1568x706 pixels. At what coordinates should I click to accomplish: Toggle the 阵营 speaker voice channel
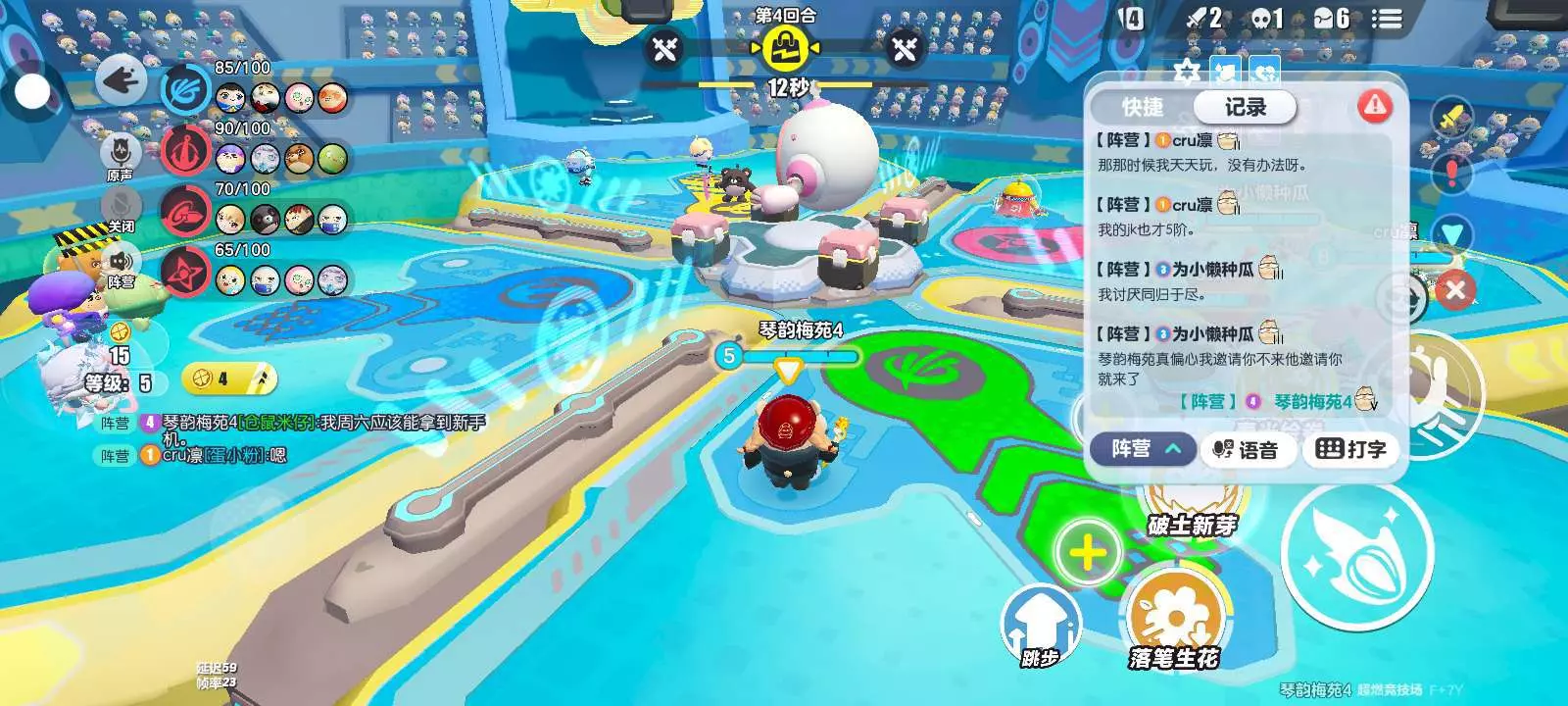(121, 265)
